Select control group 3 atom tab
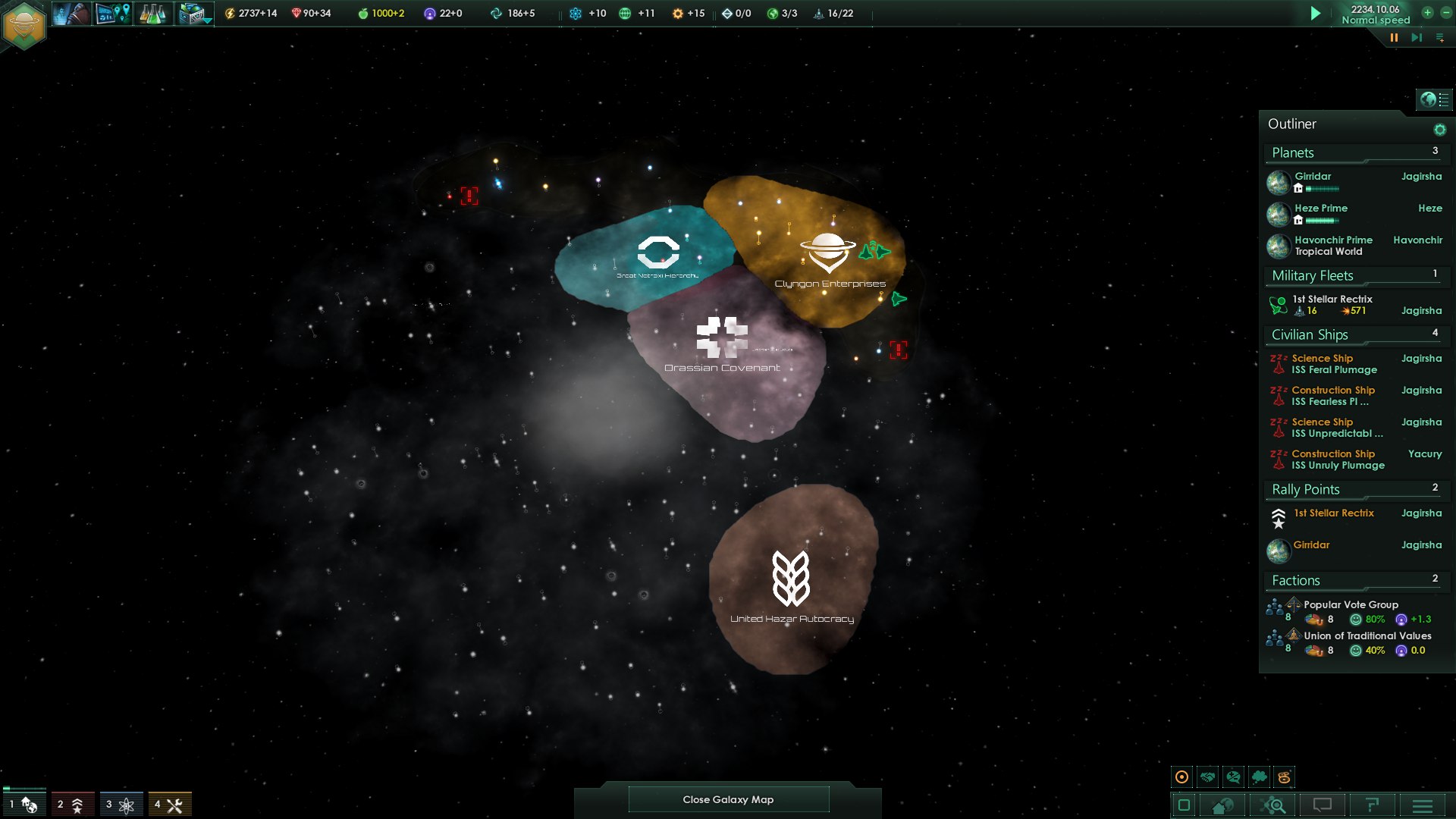The width and height of the screenshot is (1456, 819). coord(121,805)
